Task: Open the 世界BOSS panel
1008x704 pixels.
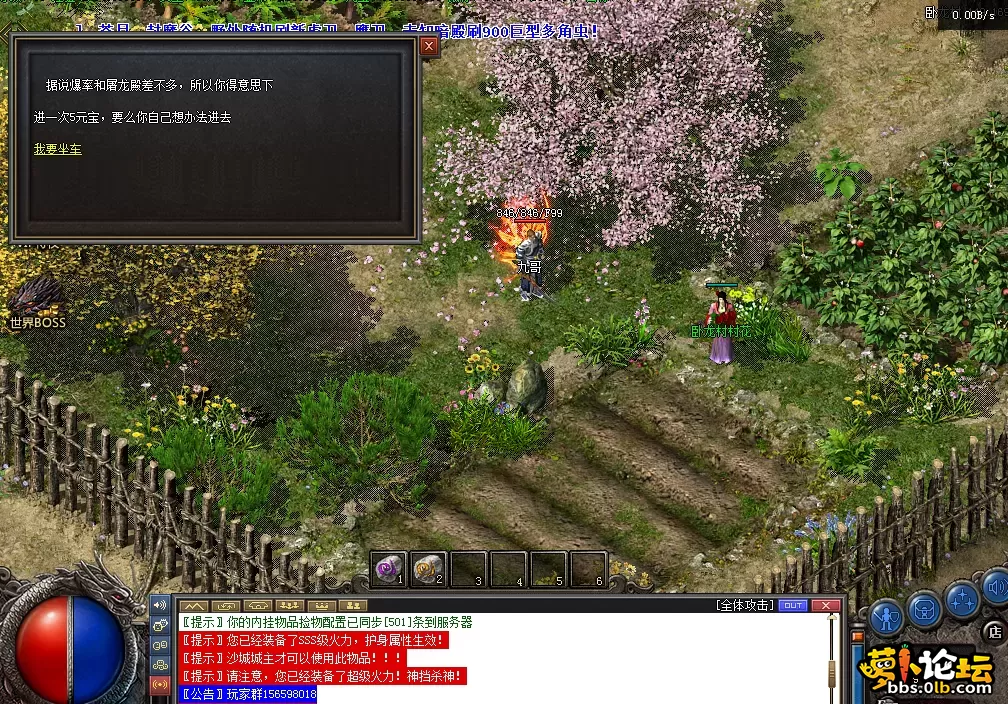Action: [37, 302]
